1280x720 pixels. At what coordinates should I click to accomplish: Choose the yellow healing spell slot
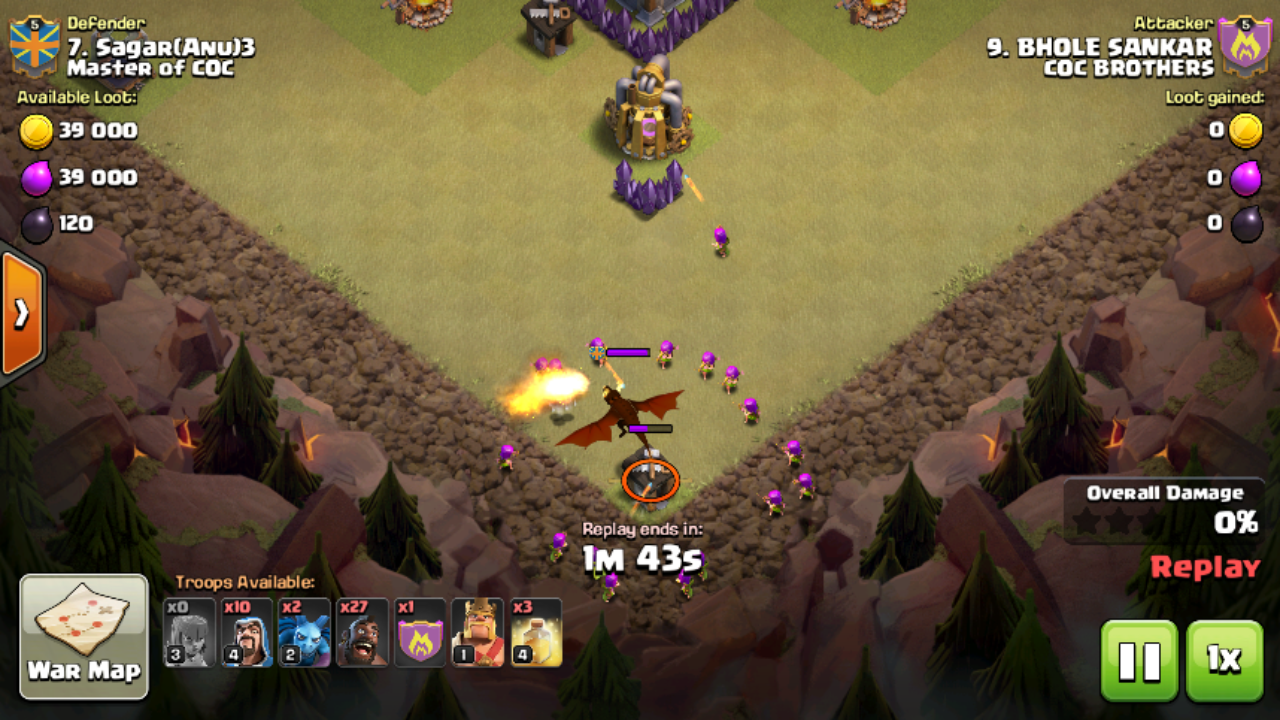coord(536,632)
